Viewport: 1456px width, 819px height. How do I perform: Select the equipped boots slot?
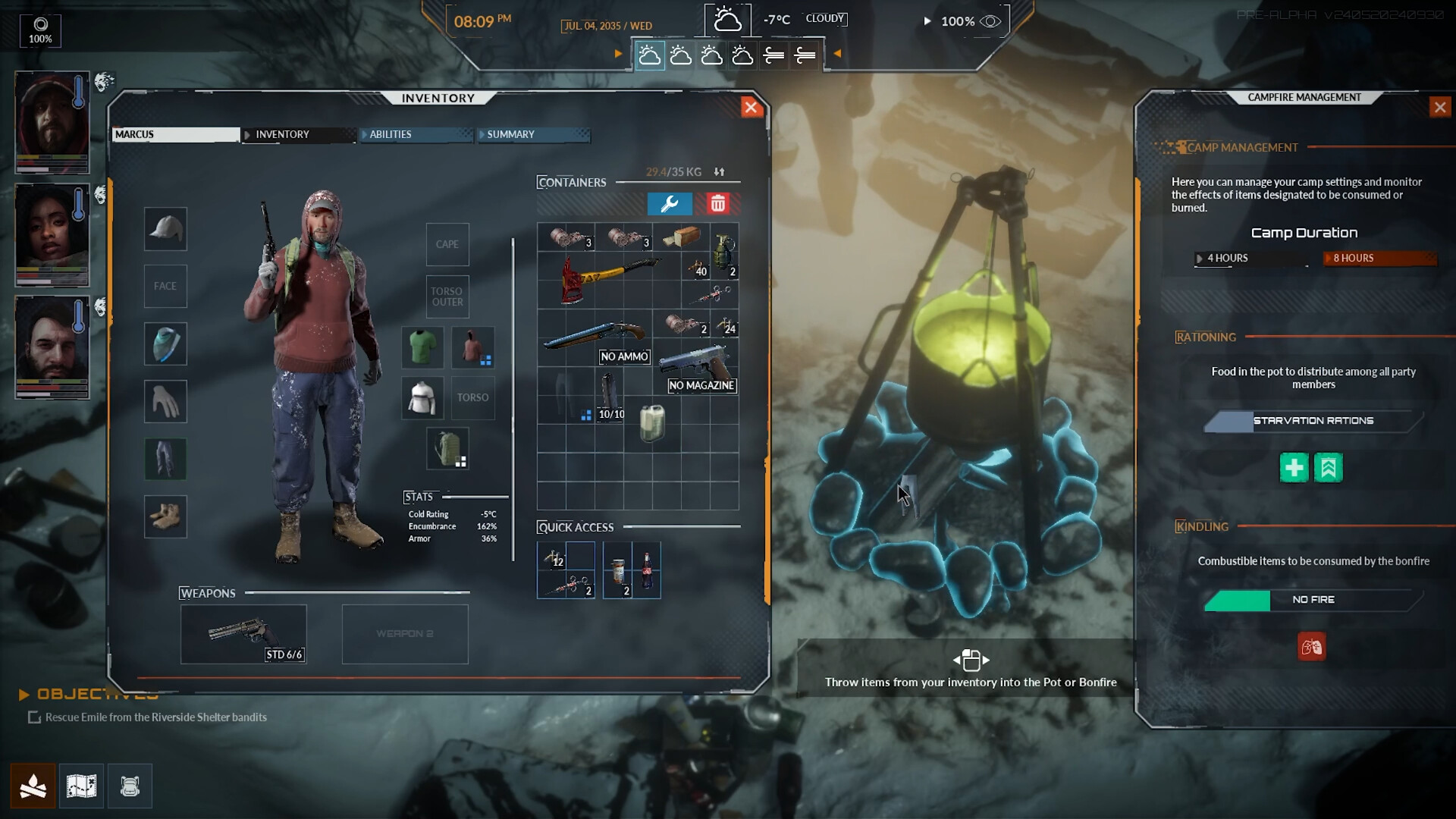click(x=165, y=517)
